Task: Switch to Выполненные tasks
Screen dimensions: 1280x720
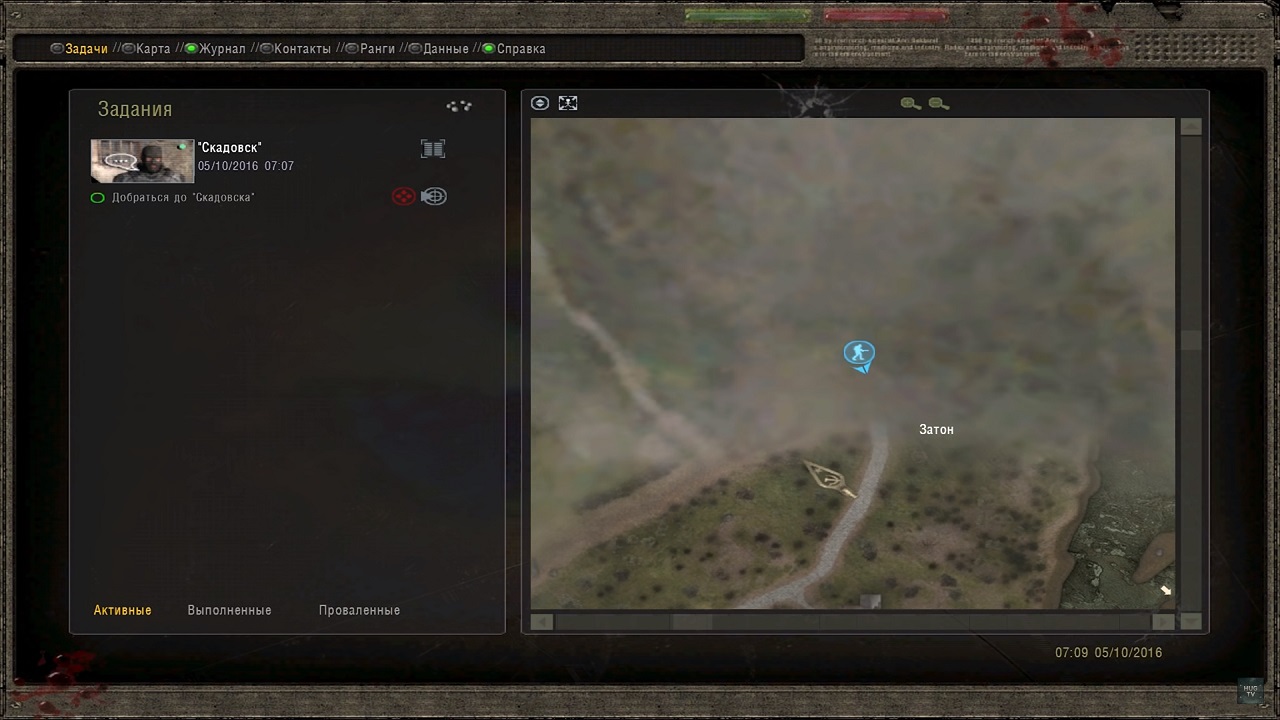Action: click(229, 610)
